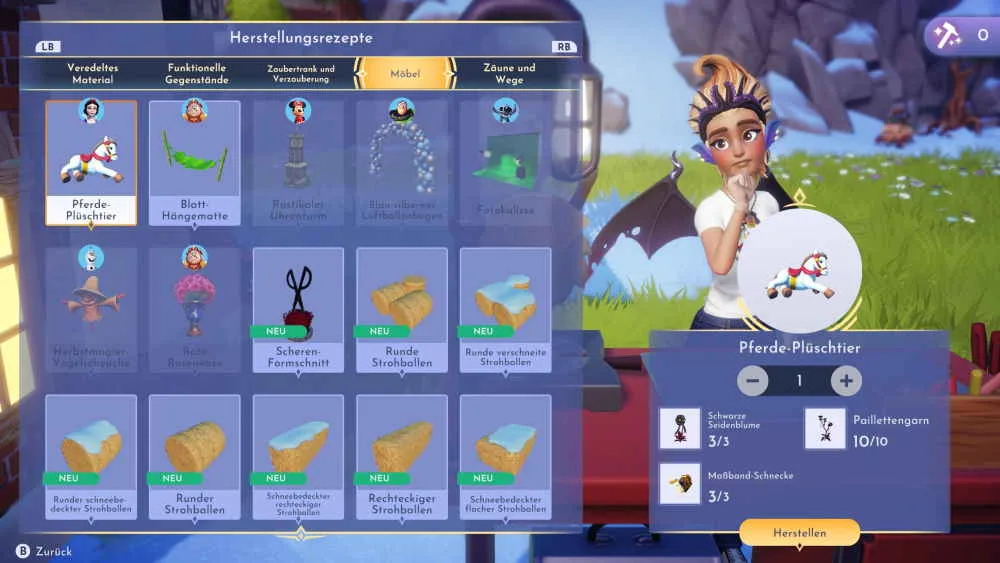
Task: Open the Möbel tab
Action: (x=405, y=73)
